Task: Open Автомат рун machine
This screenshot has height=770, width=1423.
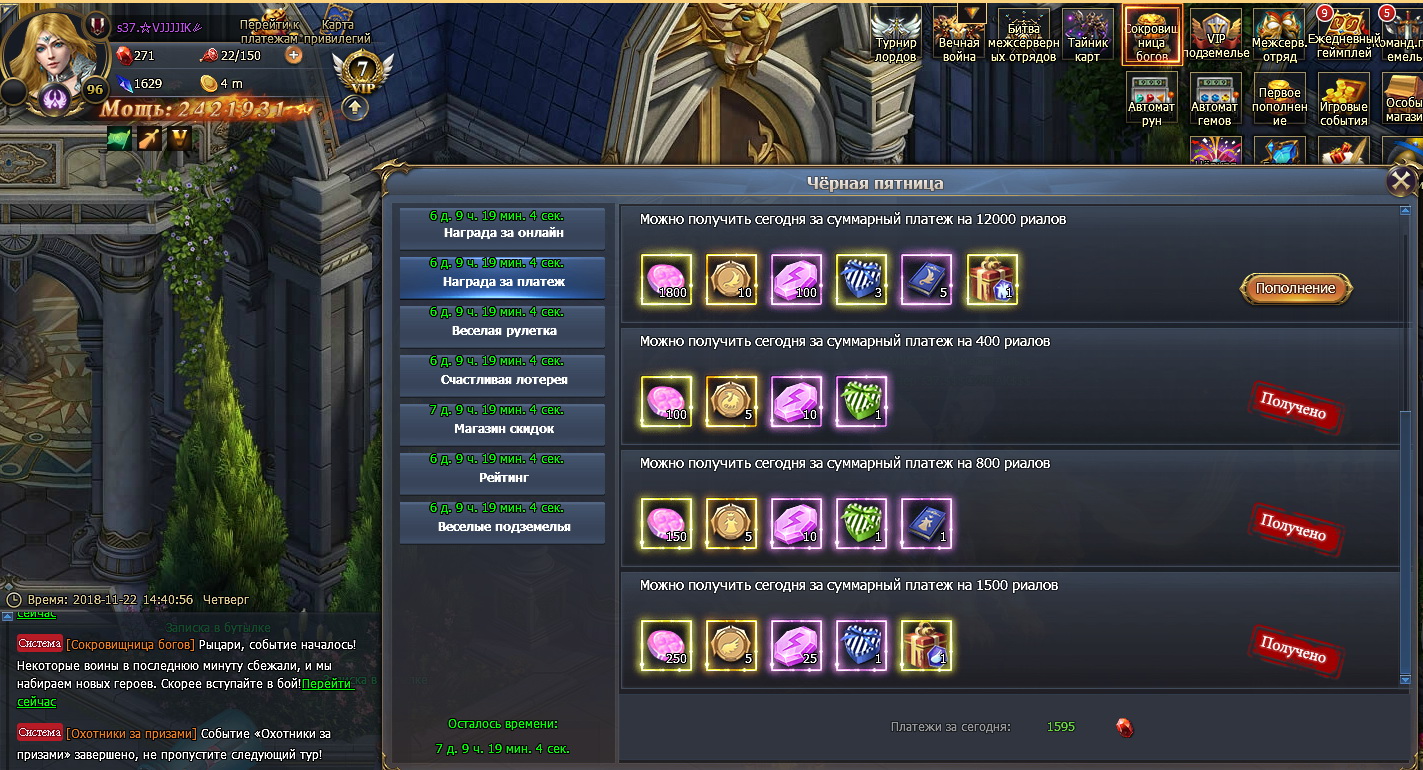Action: point(1152,97)
